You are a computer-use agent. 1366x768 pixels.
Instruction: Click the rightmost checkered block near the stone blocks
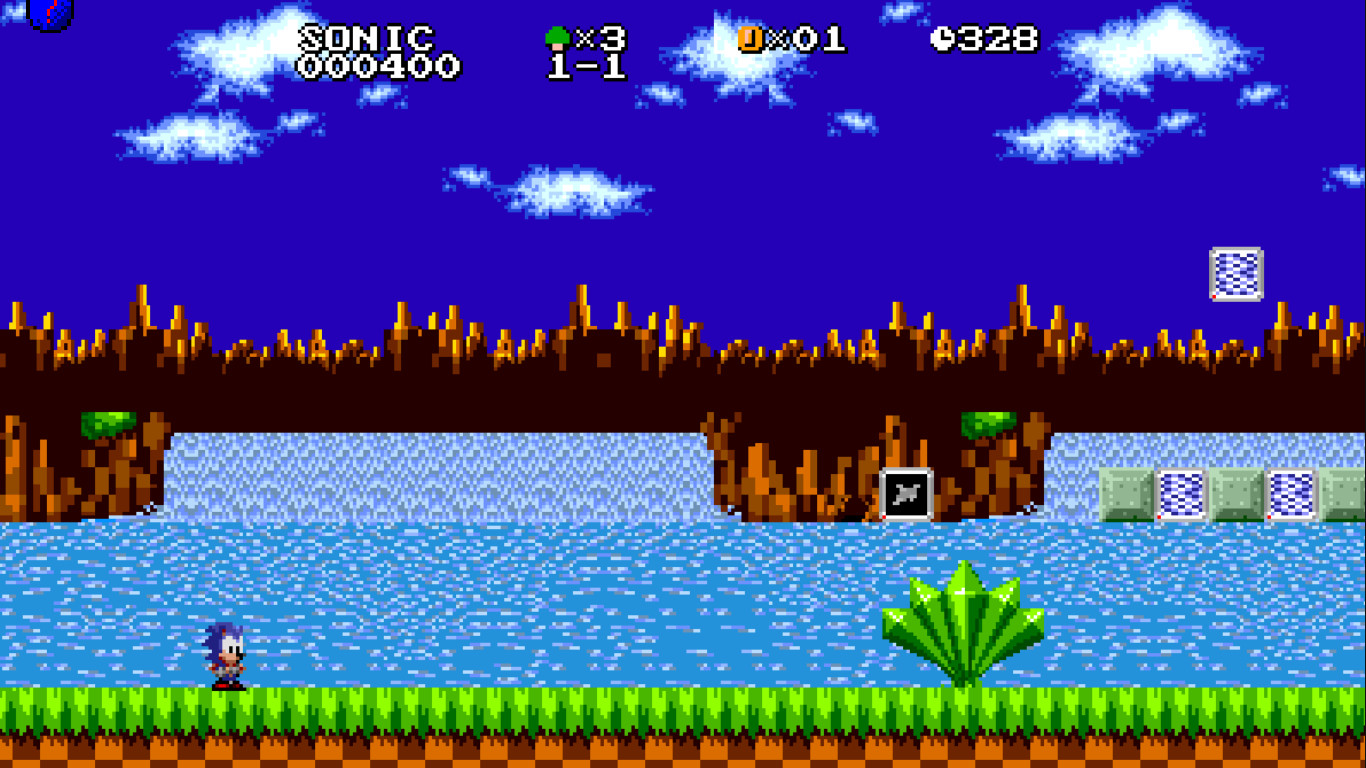(1290, 491)
